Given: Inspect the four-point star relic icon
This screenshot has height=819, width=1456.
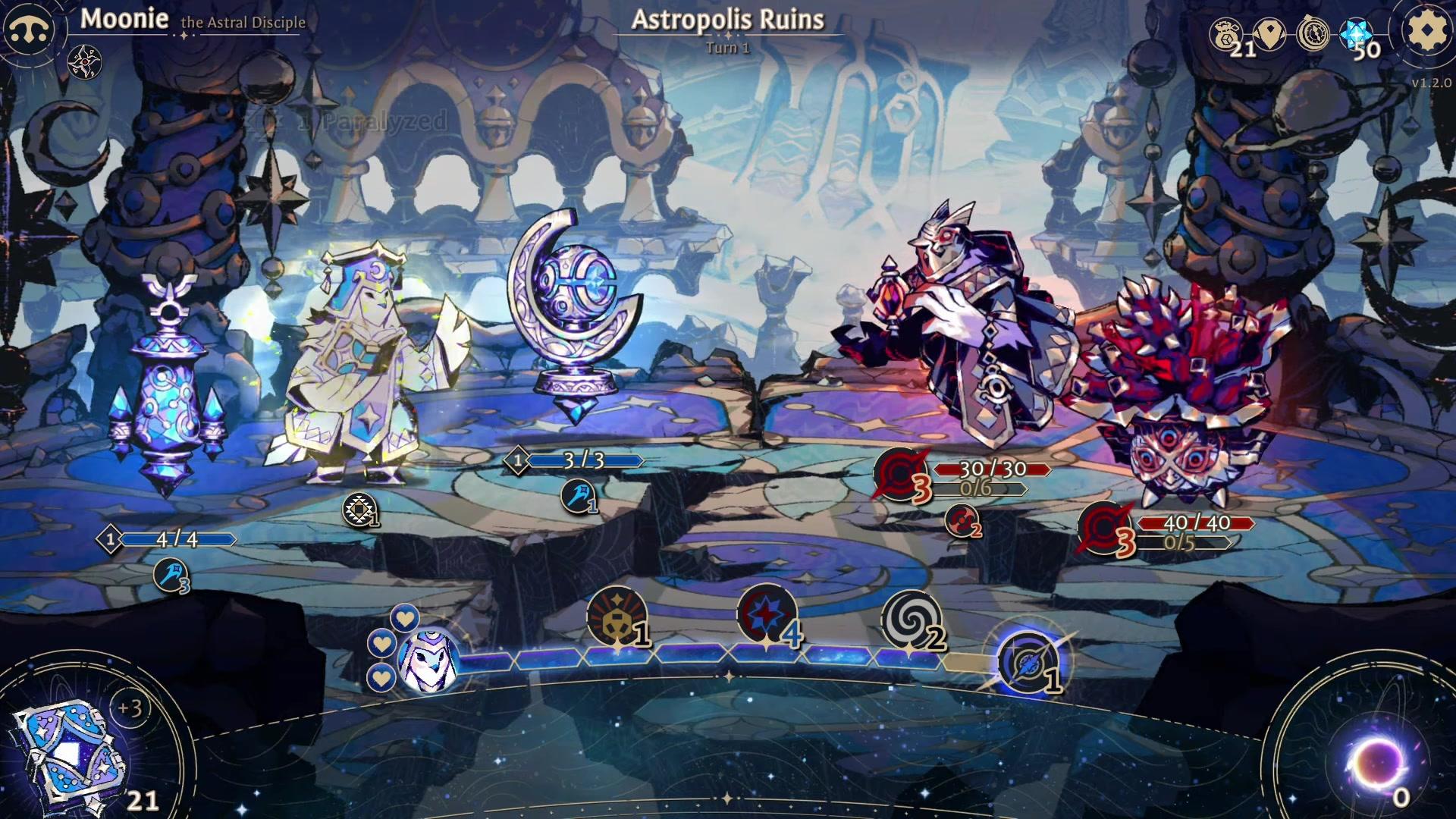Looking at the screenshot, I should [84, 62].
